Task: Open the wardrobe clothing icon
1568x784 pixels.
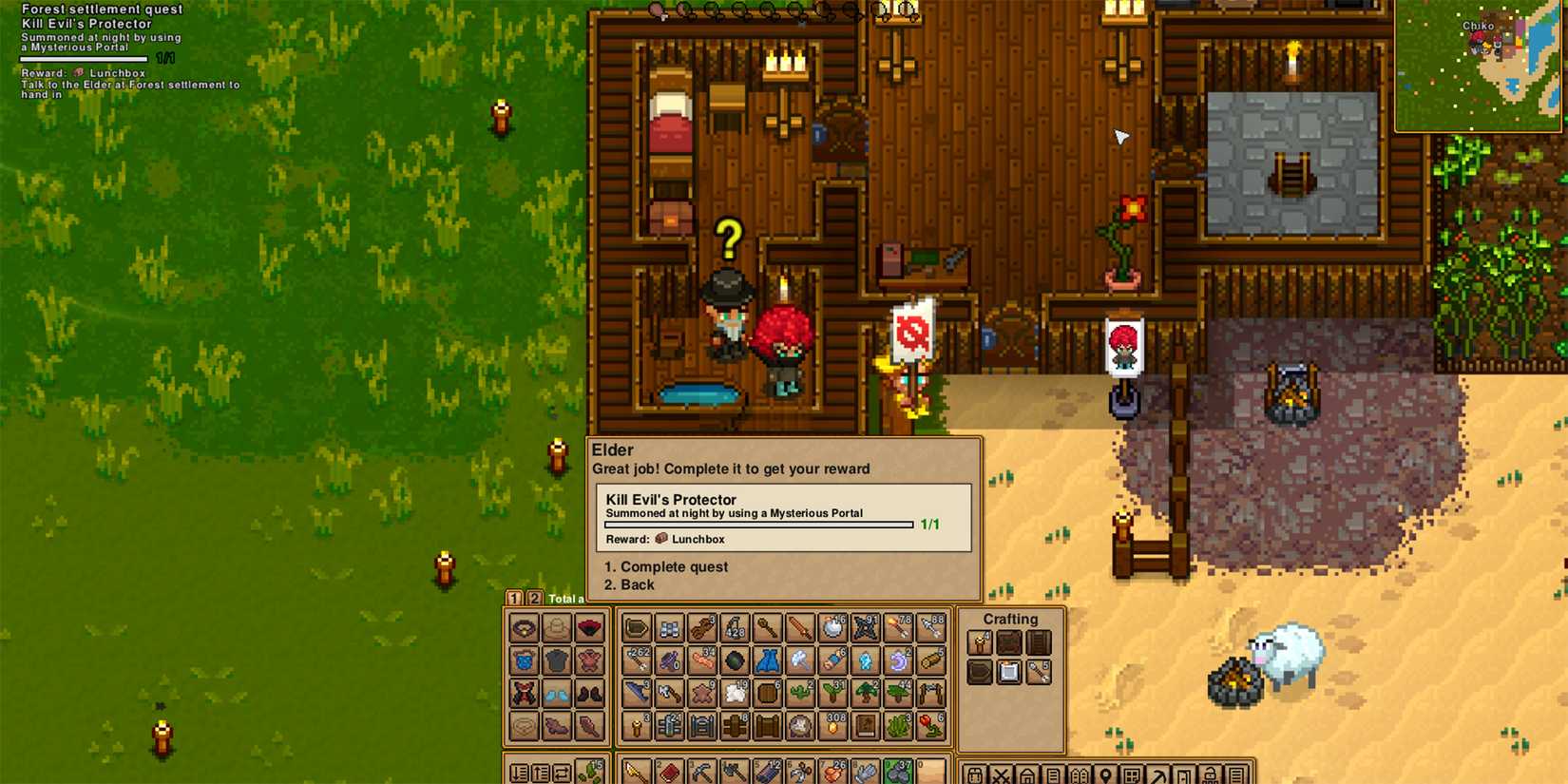Action: pyautogui.click(x=1079, y=772)
